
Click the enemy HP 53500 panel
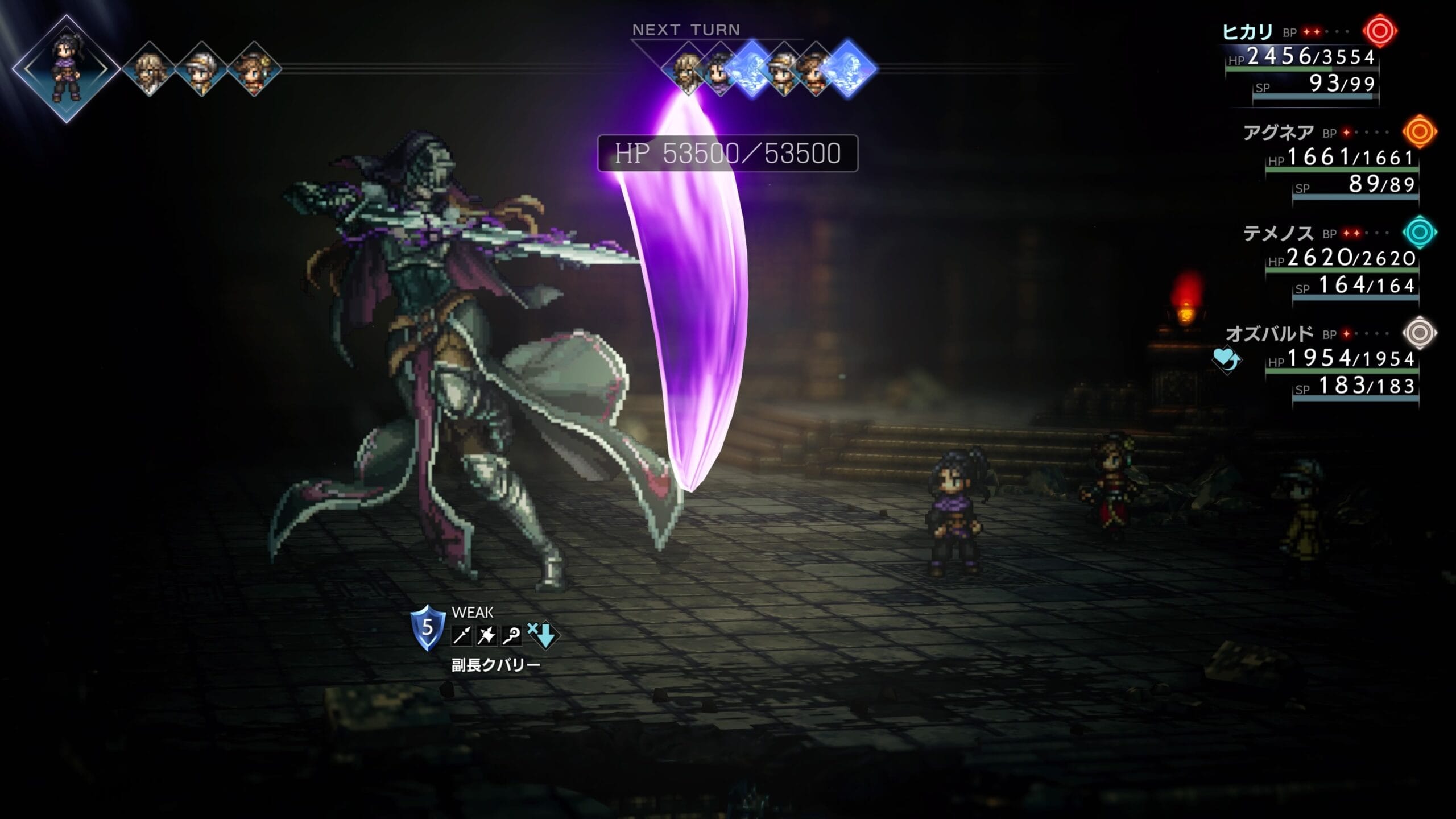click(x=727, y=154)
